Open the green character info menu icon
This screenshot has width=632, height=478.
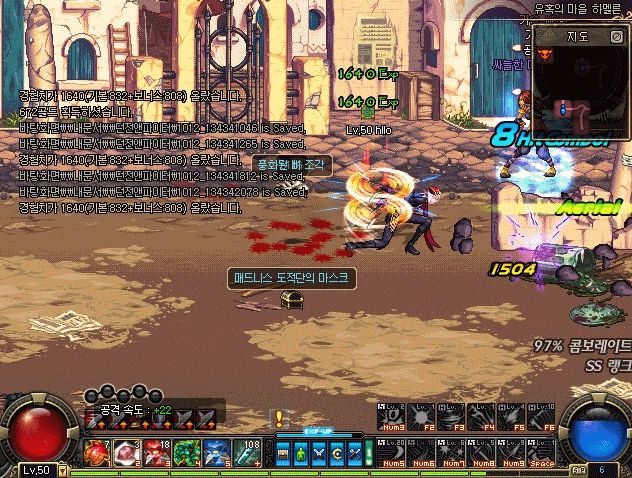coord(302,453)
